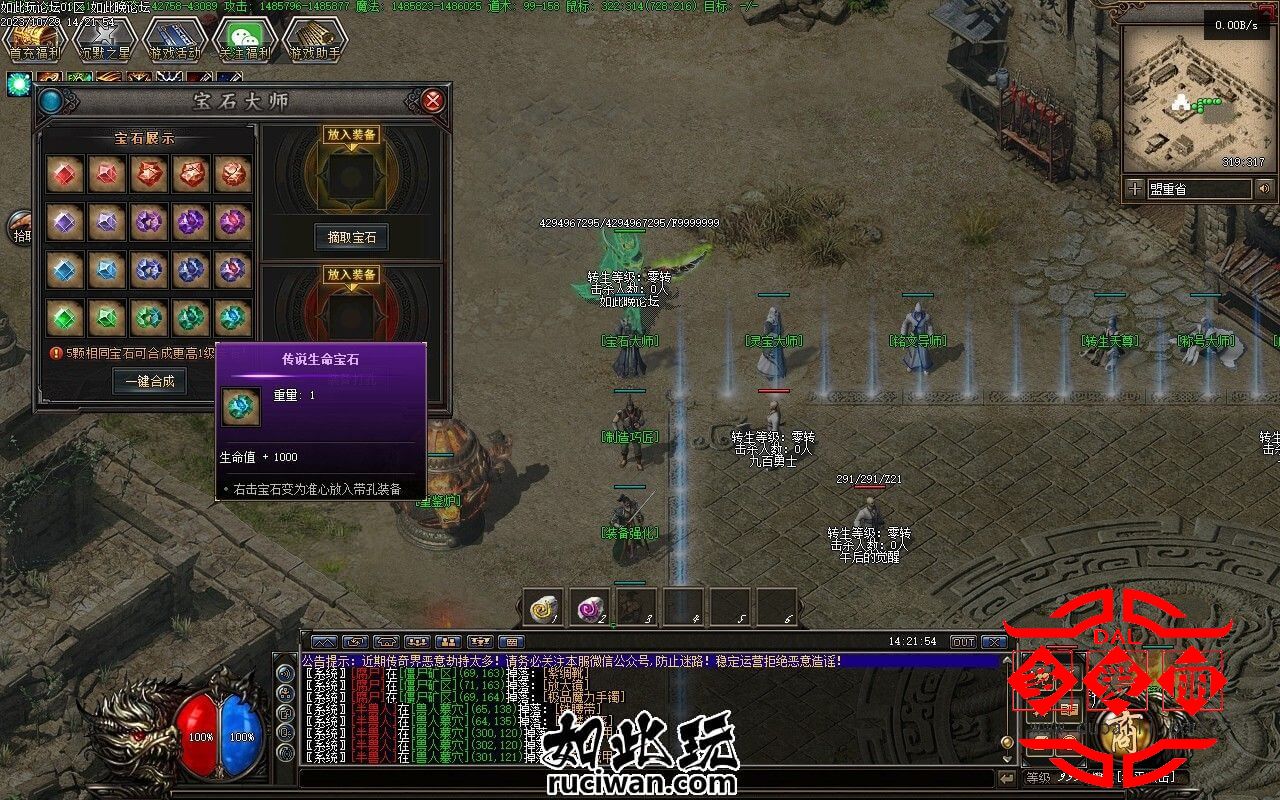Use the yellow scroll in hotbar slot 1
Image resolution: width=1280 pixels, height=800 pixels.
pyautogui.click(x=543, y=607)
